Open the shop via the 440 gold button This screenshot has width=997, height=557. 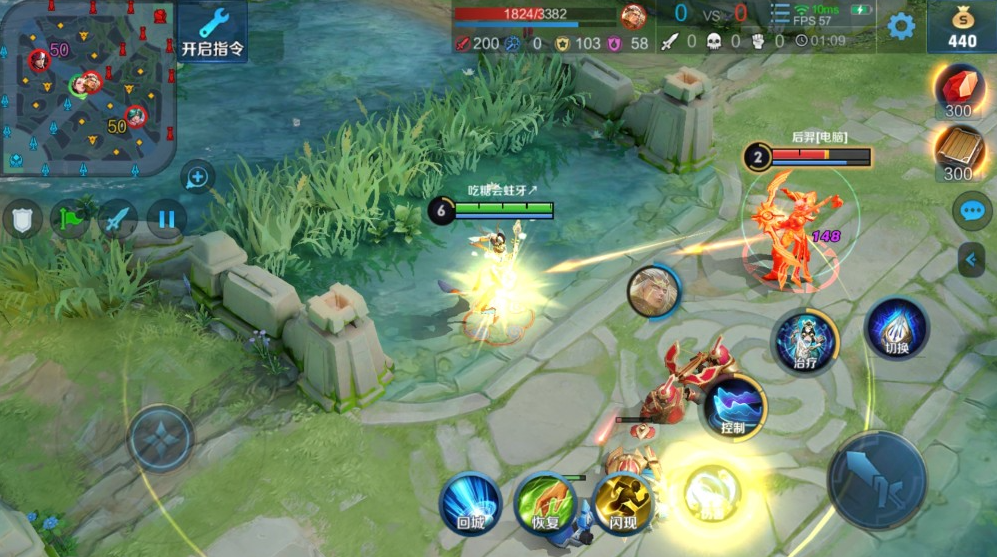click(961, 27)
